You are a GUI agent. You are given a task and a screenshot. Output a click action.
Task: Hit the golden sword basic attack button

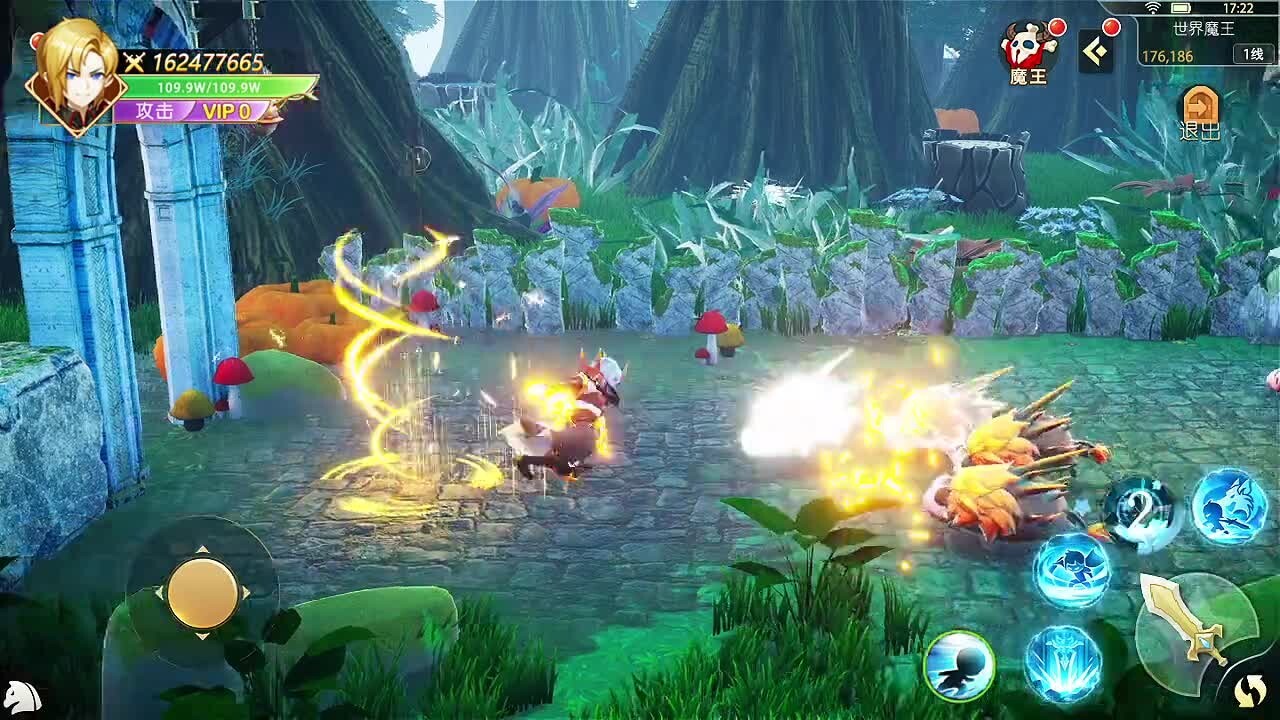point(1194,631)
